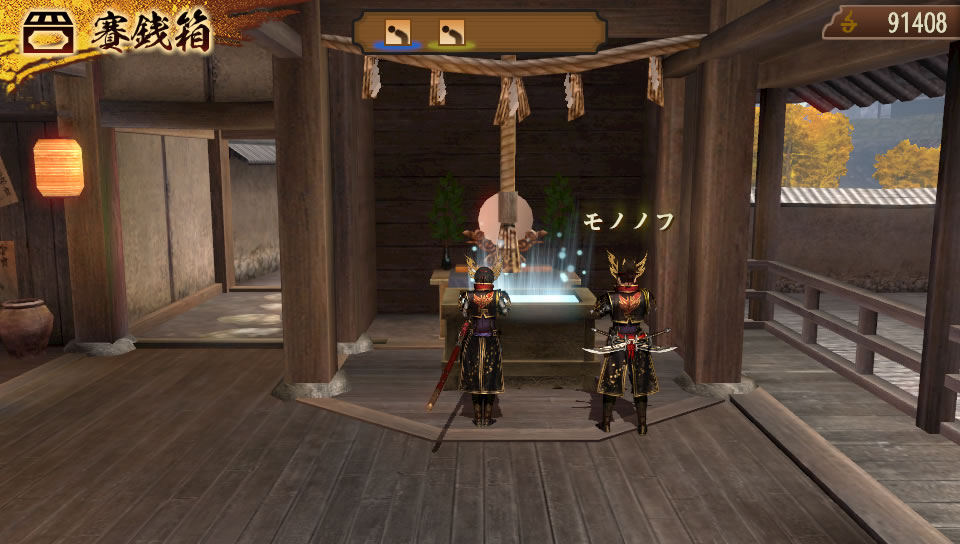Click the offering box icon beside 賽銭箱
The width and height of the screenshot is (960, 544).
(48, 33)
